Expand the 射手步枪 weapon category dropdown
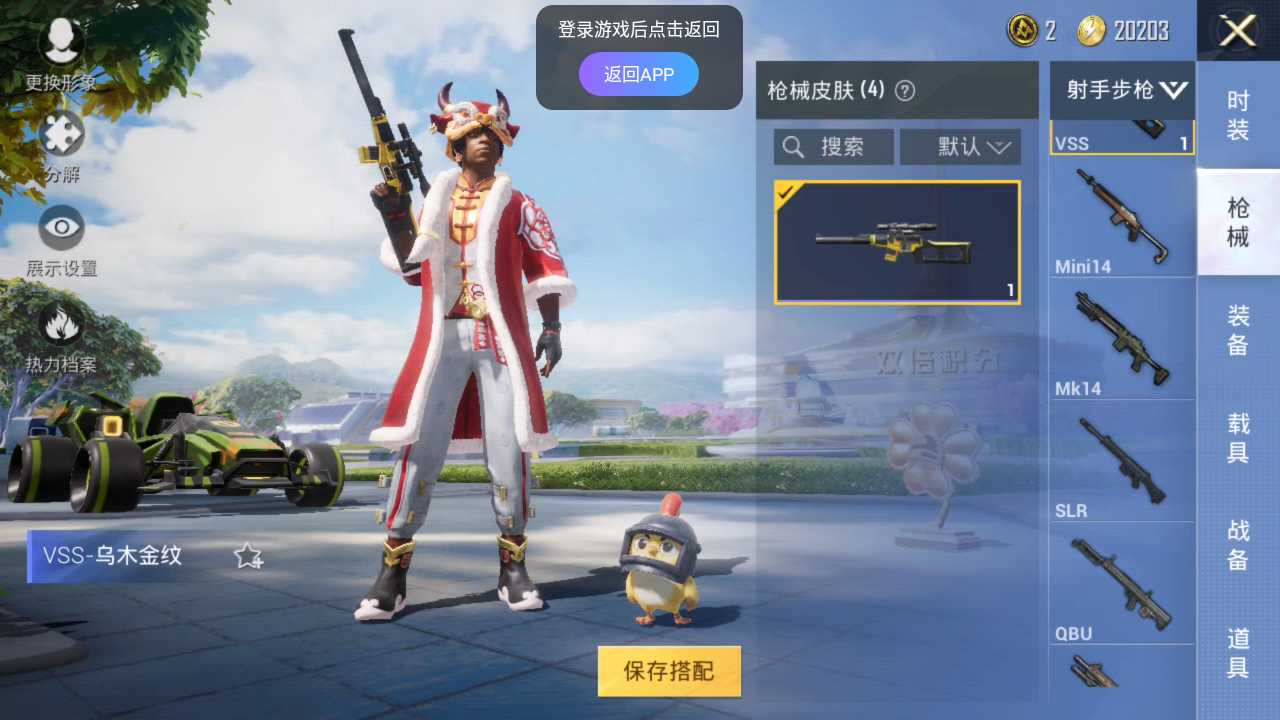Image resolution: width=1280 pixels, height=720 pixels. coord(1120,90)
